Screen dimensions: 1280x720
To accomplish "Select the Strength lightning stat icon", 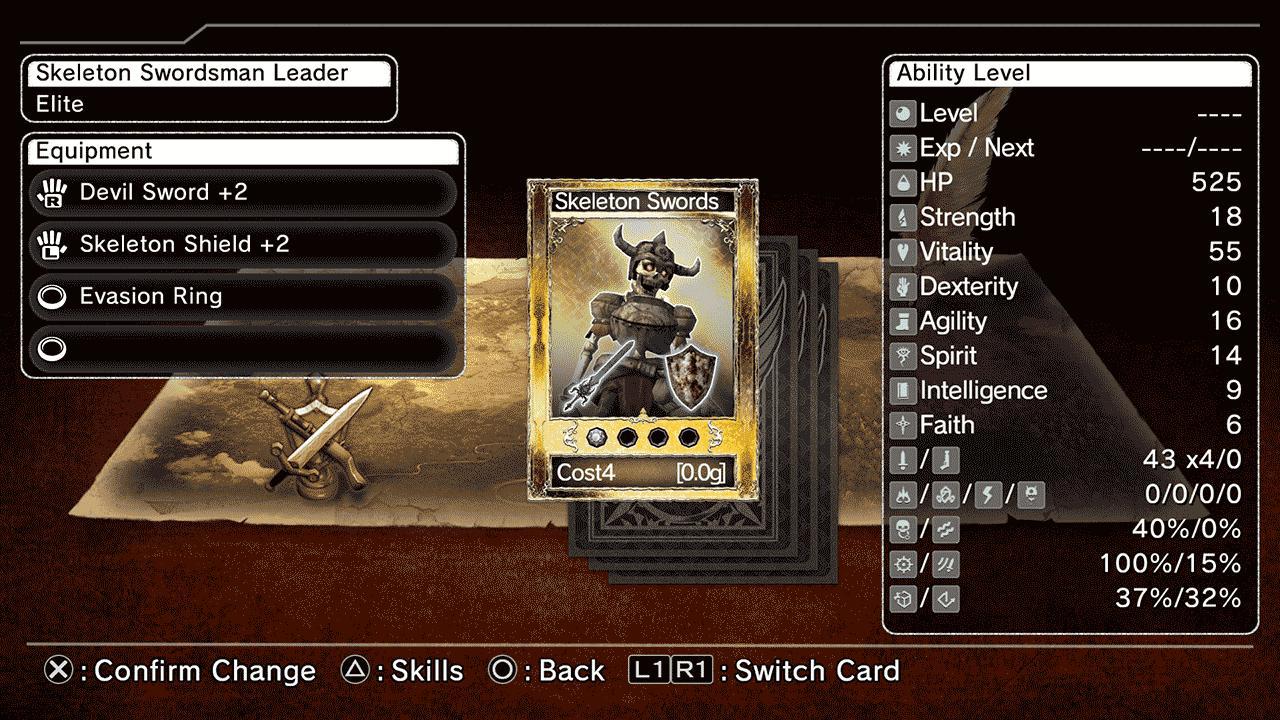I will (x=903, y=217).
